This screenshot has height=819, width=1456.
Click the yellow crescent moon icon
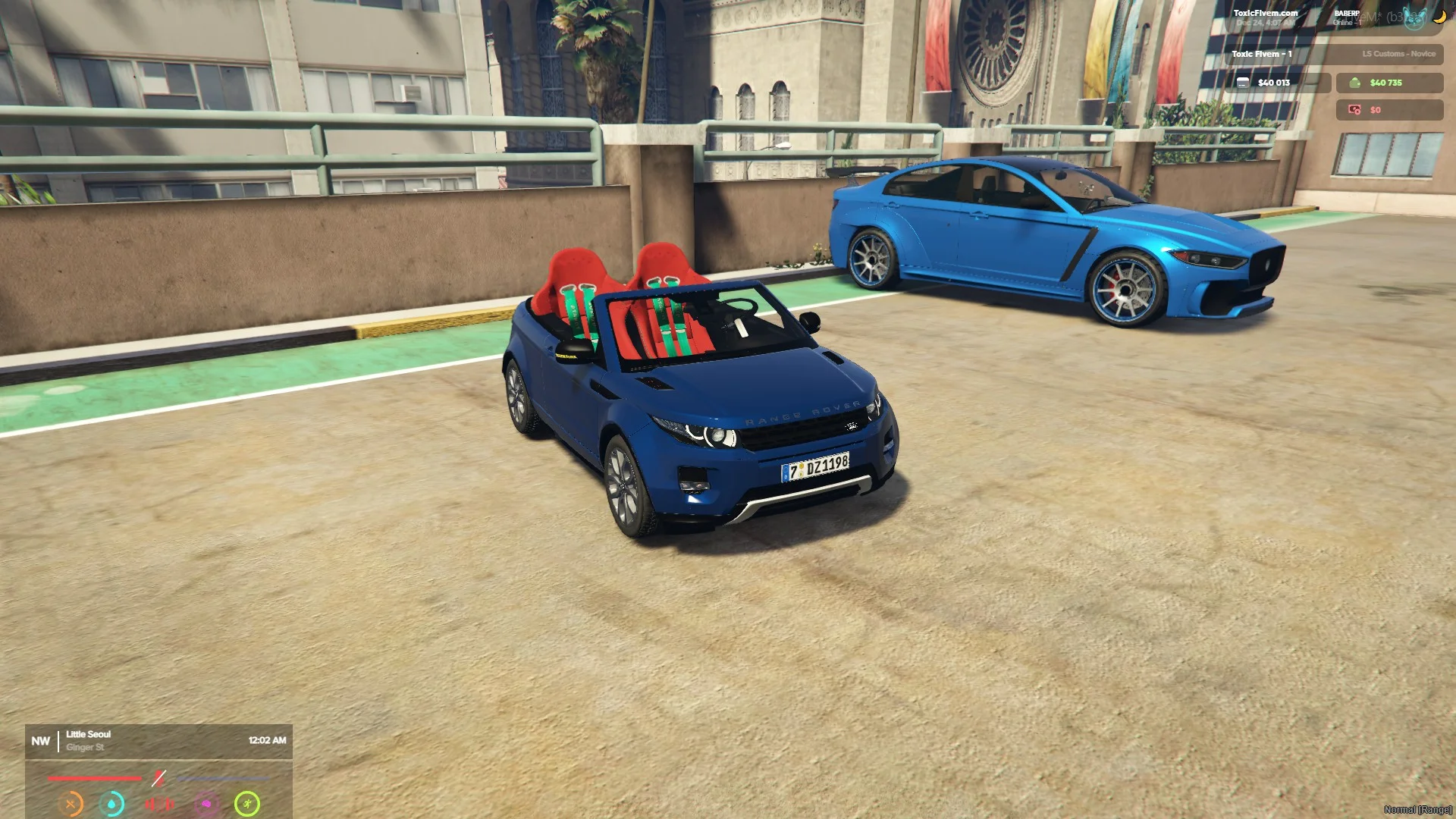[1439, 17]
